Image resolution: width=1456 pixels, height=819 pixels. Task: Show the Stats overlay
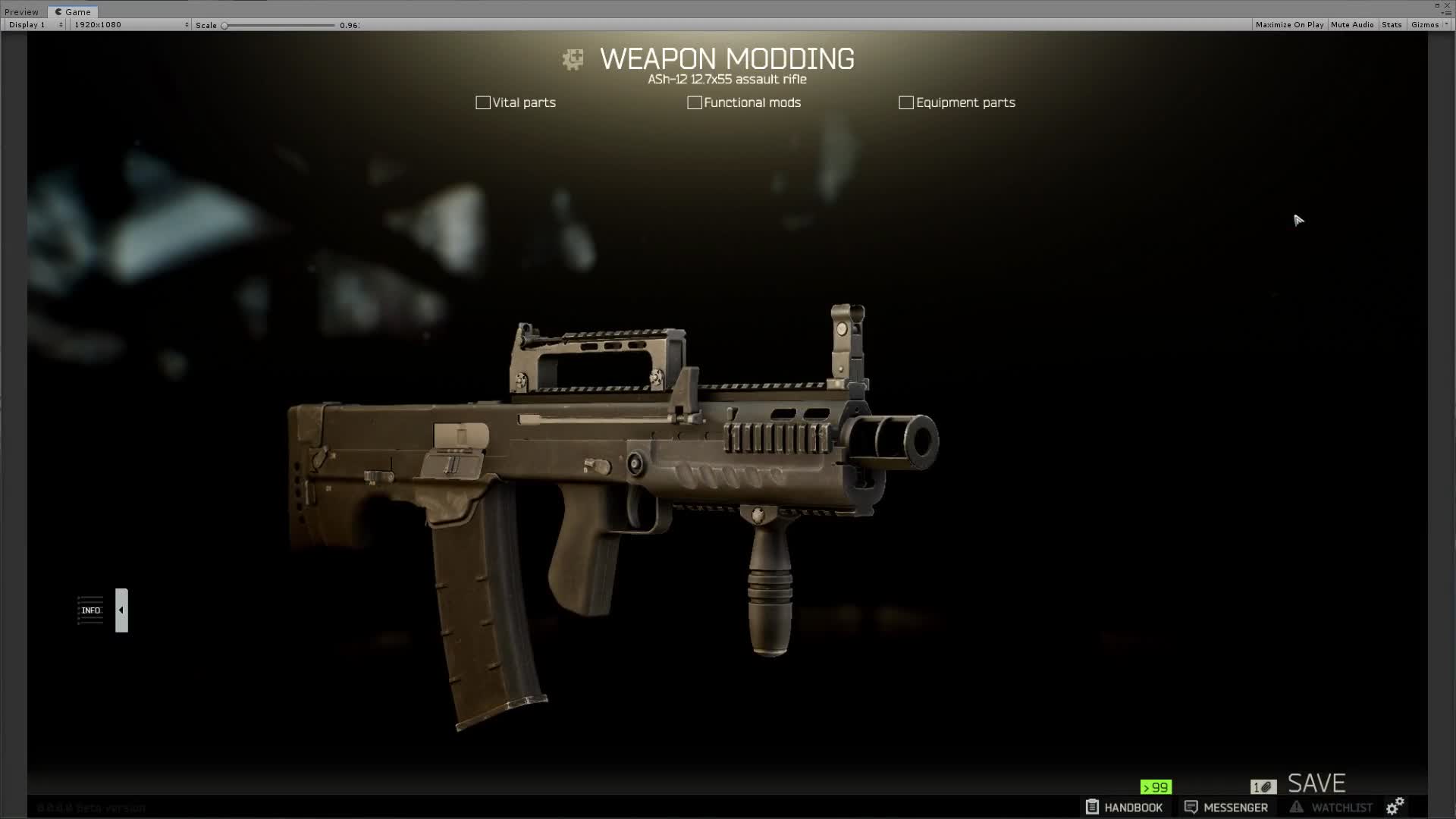1392,25
